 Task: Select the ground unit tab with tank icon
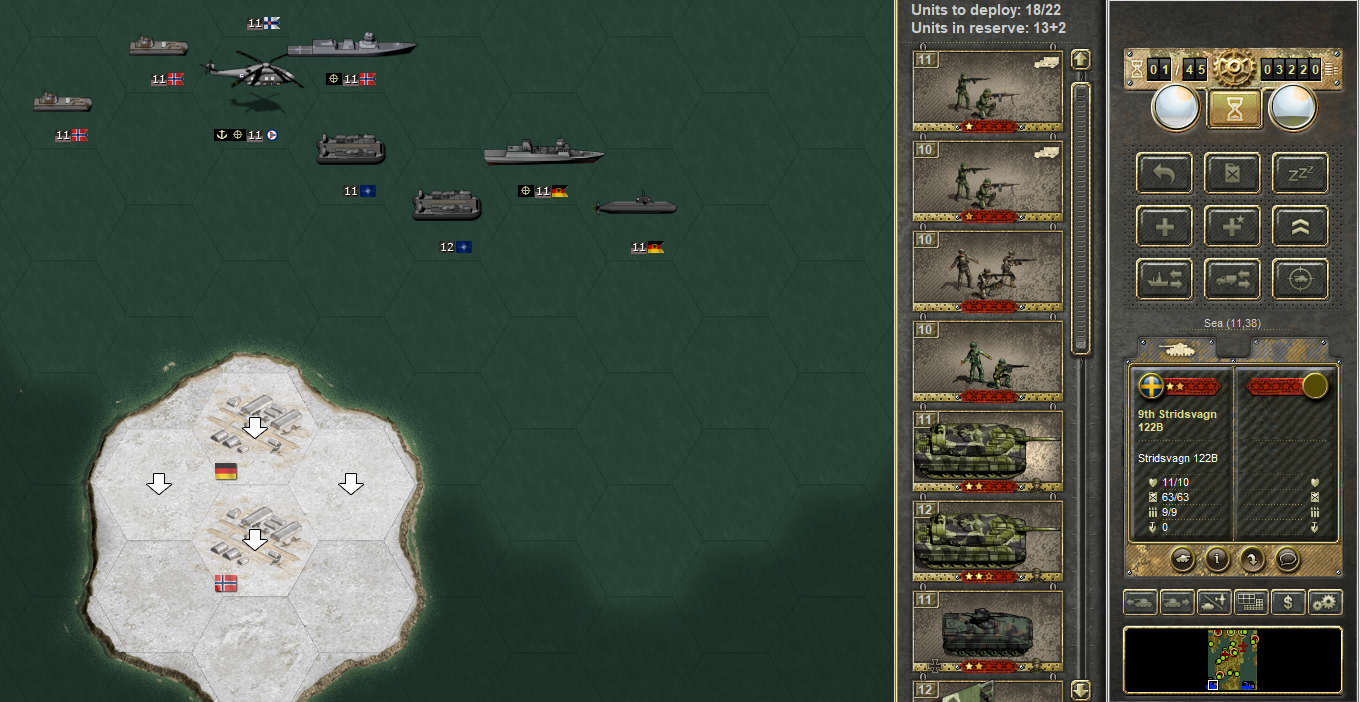(x=1176, y=348)
